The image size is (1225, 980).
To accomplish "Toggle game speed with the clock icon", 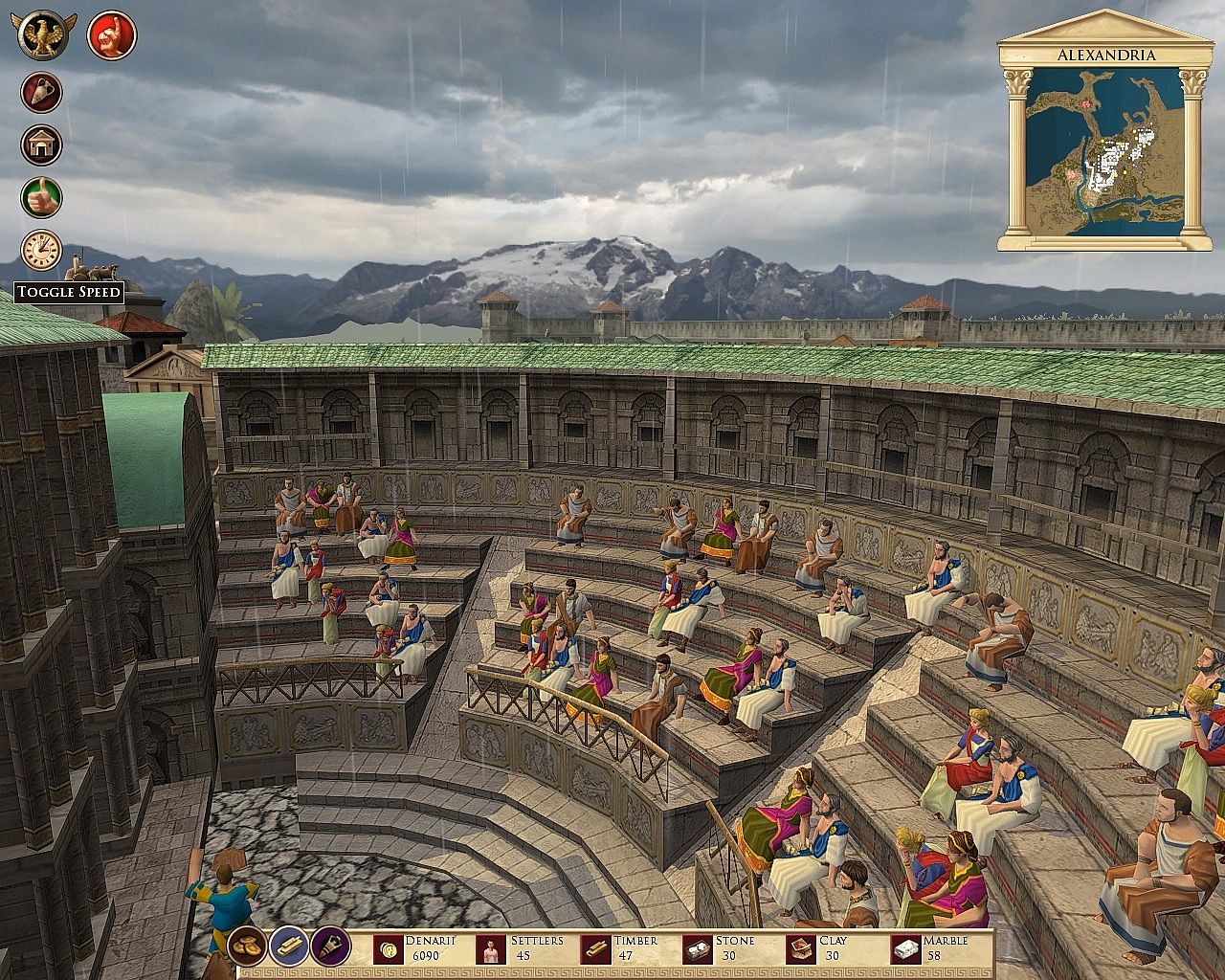I will click(41, 250).
